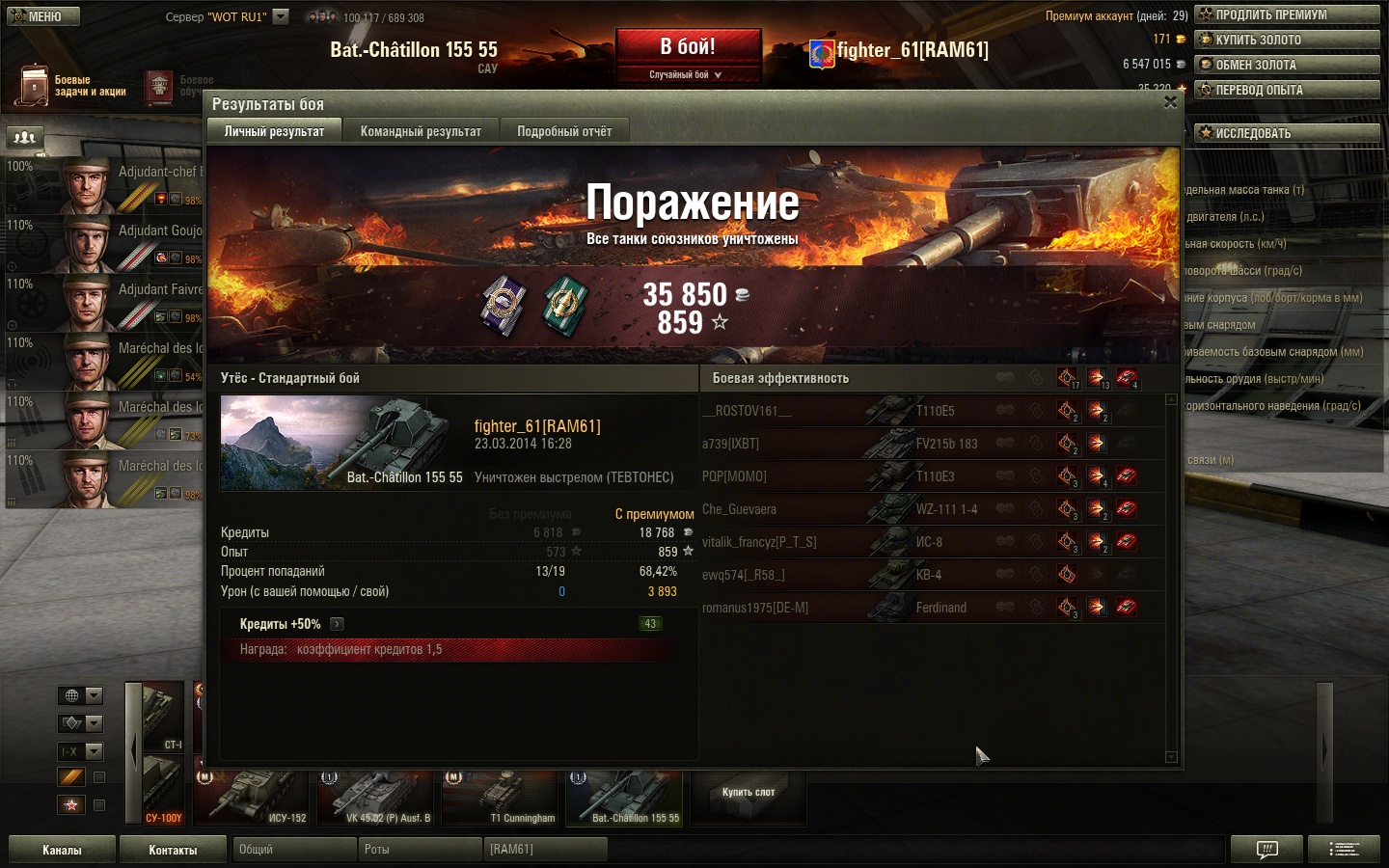Close the Результаты боя window
The image size is (1389, 868).
(1170, 102)
